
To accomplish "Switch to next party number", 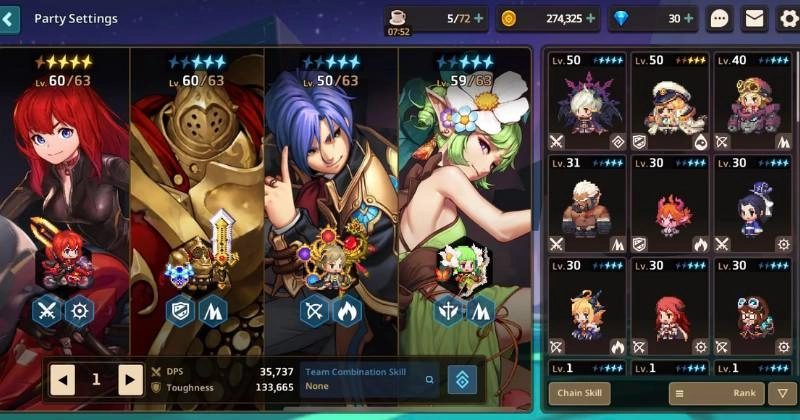I will (x=130, y=380).
